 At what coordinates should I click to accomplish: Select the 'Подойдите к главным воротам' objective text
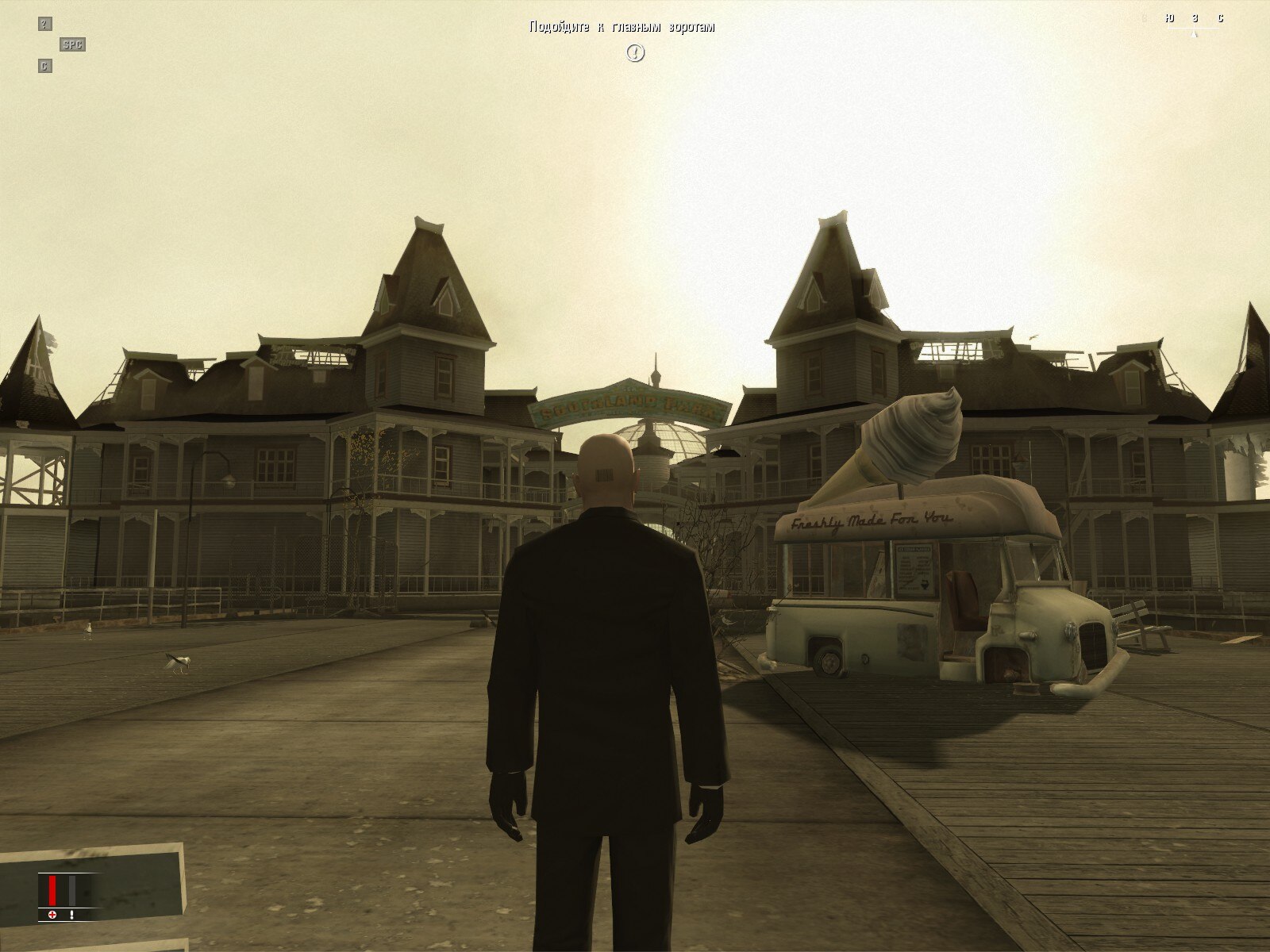tap(623, 26)
